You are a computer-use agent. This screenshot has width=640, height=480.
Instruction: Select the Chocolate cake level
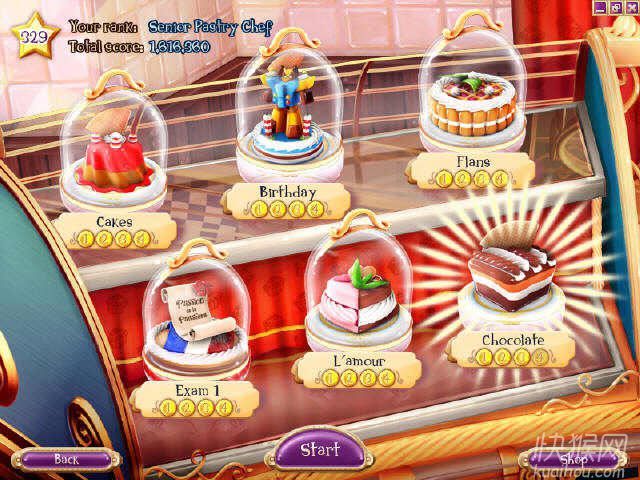512,270
